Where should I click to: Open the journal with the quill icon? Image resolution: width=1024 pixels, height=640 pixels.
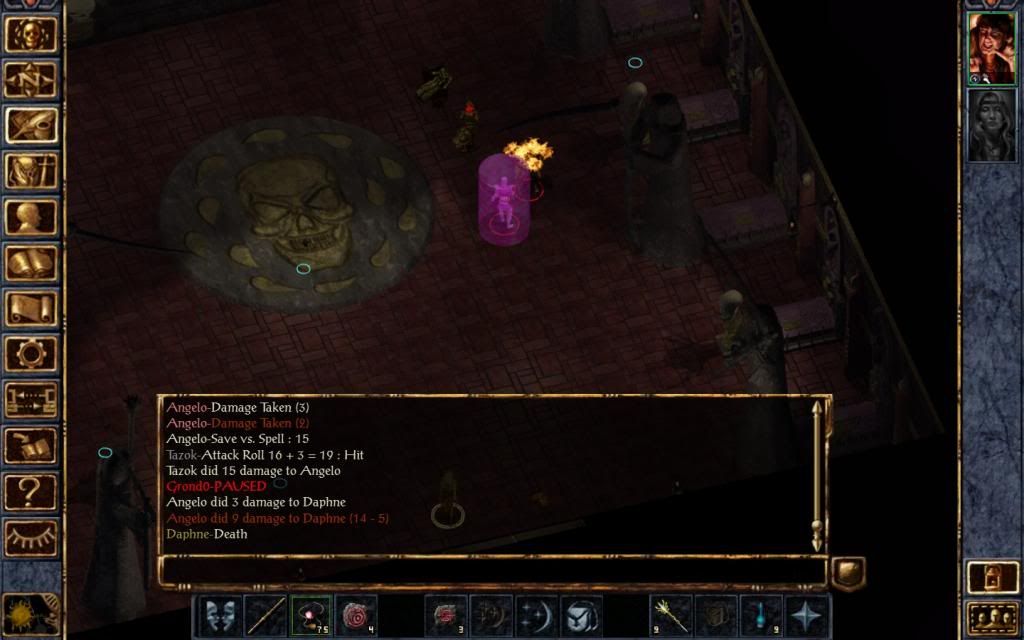coord(31,125)
